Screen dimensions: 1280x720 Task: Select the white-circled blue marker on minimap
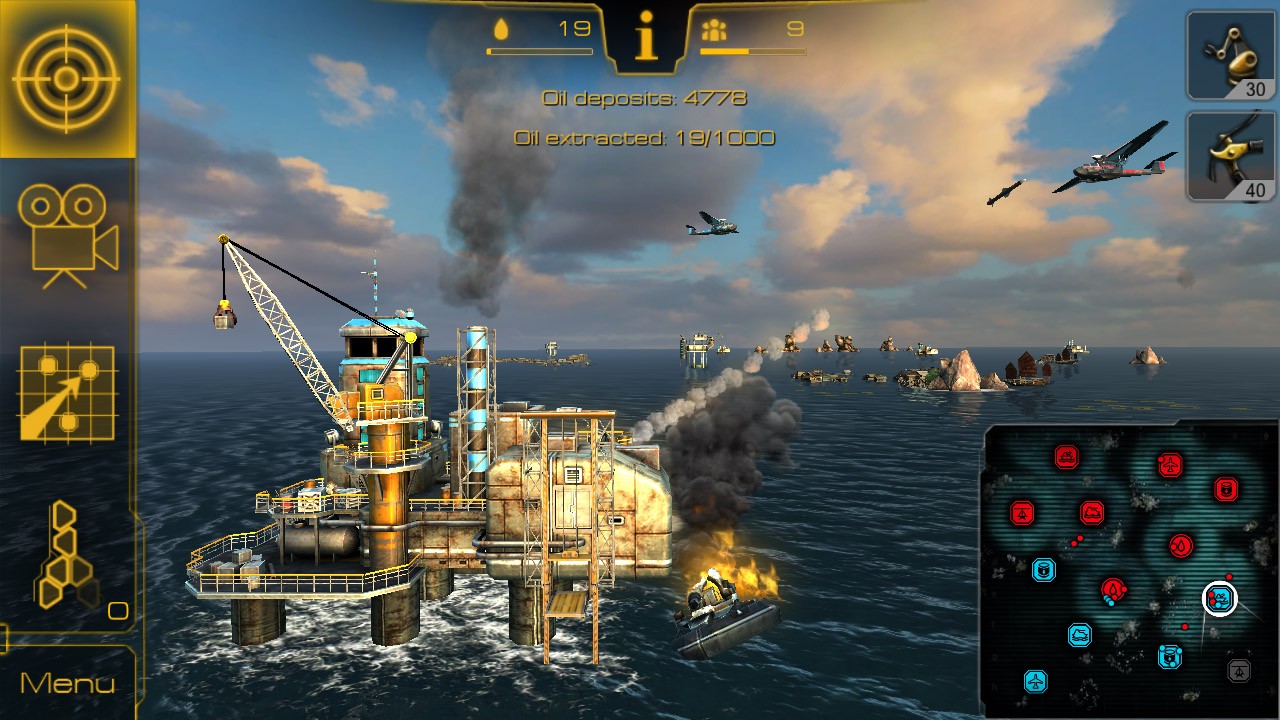point(1219,599)
